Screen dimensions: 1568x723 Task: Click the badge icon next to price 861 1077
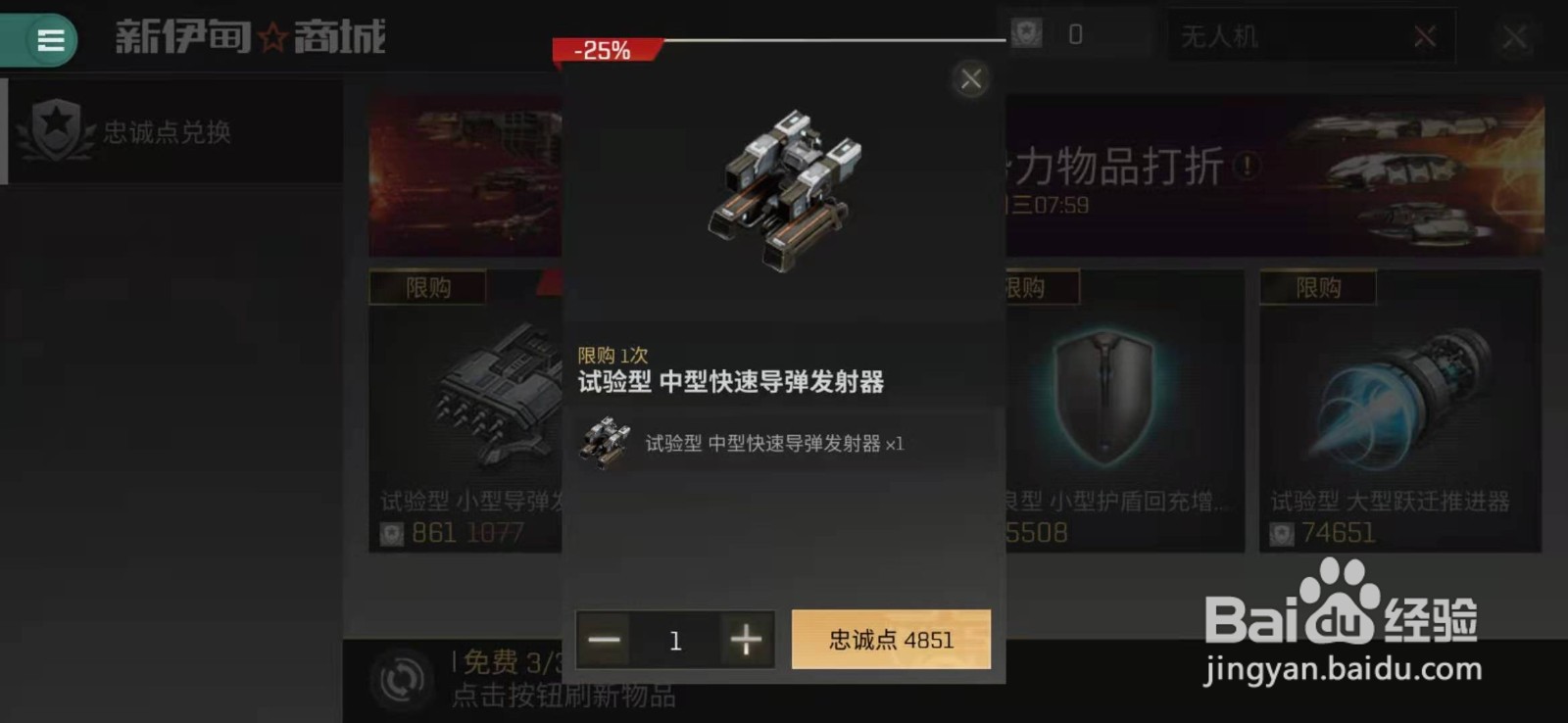pyautogui.click(x=394, y=534)
